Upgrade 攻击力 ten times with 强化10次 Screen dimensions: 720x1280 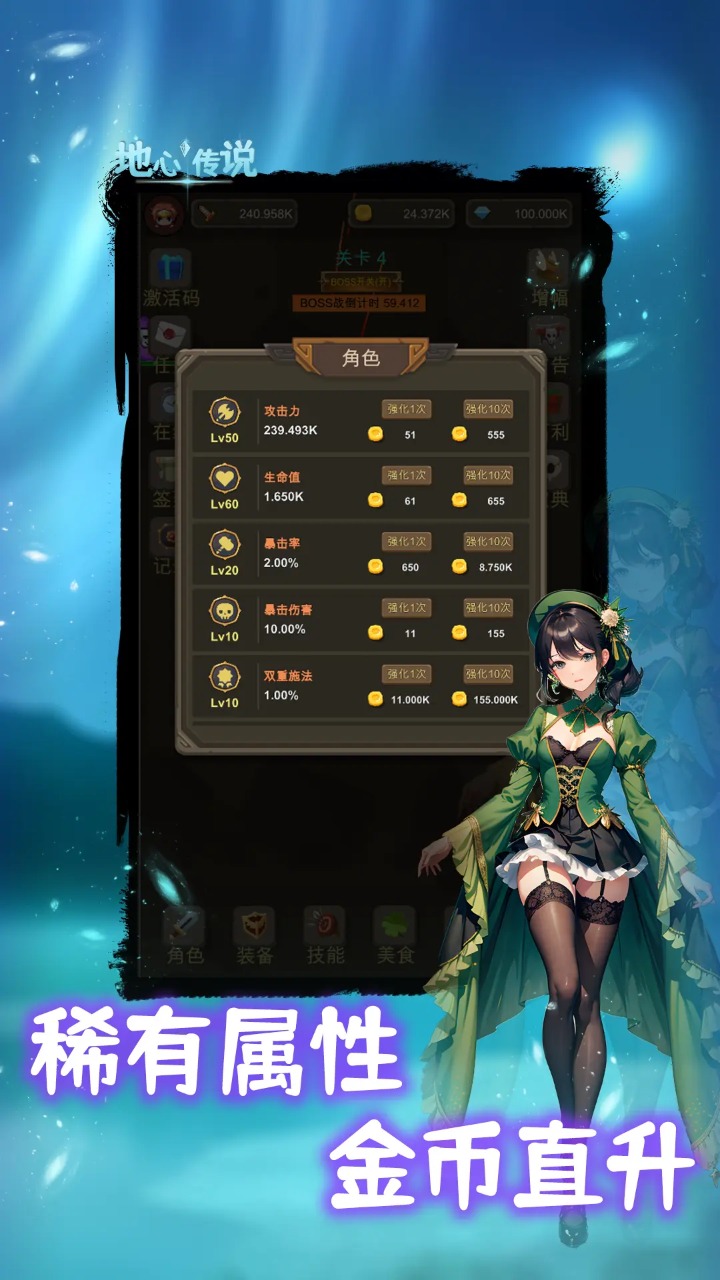click(x=488, y=409)
